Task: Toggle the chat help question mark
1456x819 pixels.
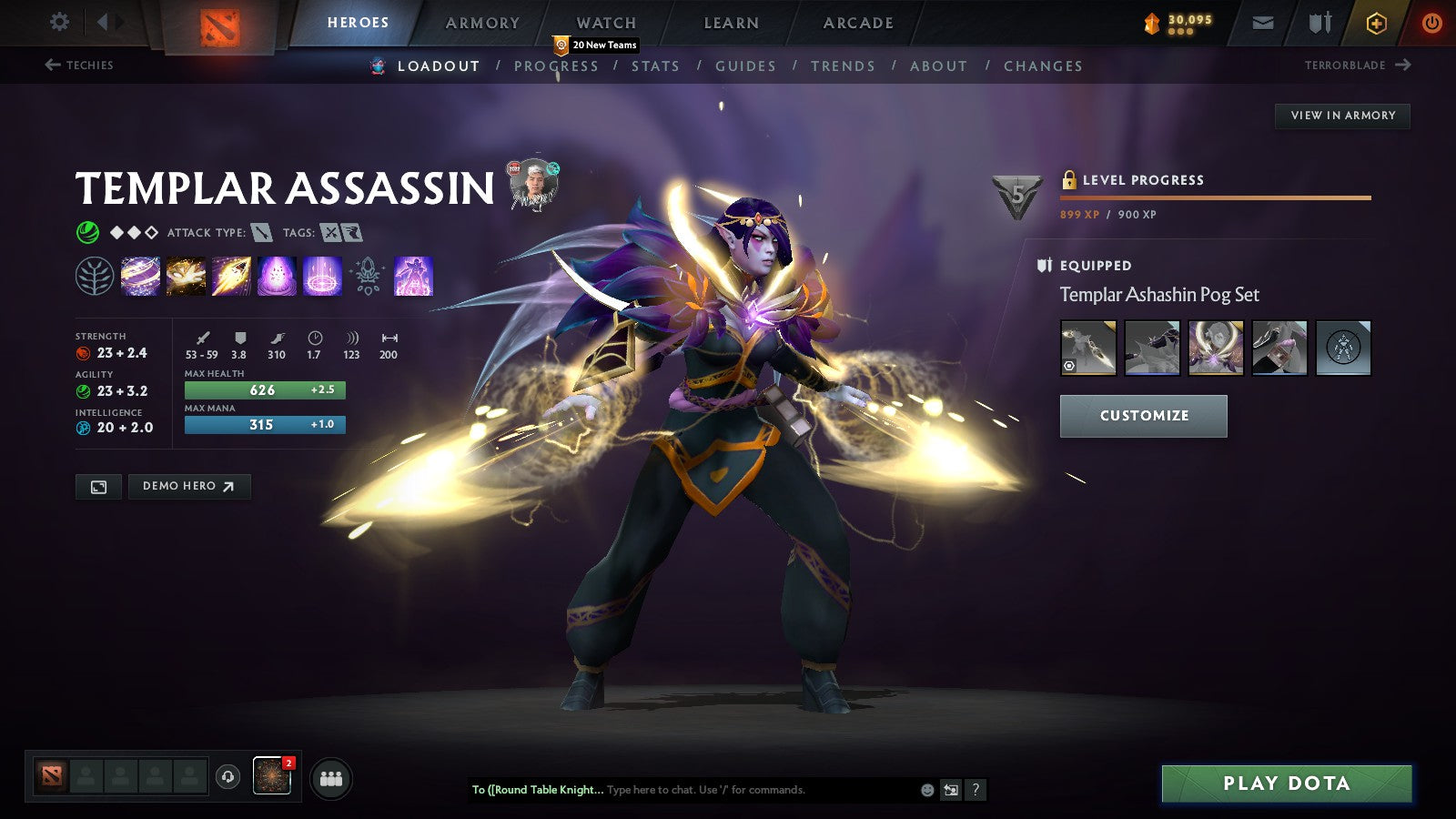Action: pos(976,790)
